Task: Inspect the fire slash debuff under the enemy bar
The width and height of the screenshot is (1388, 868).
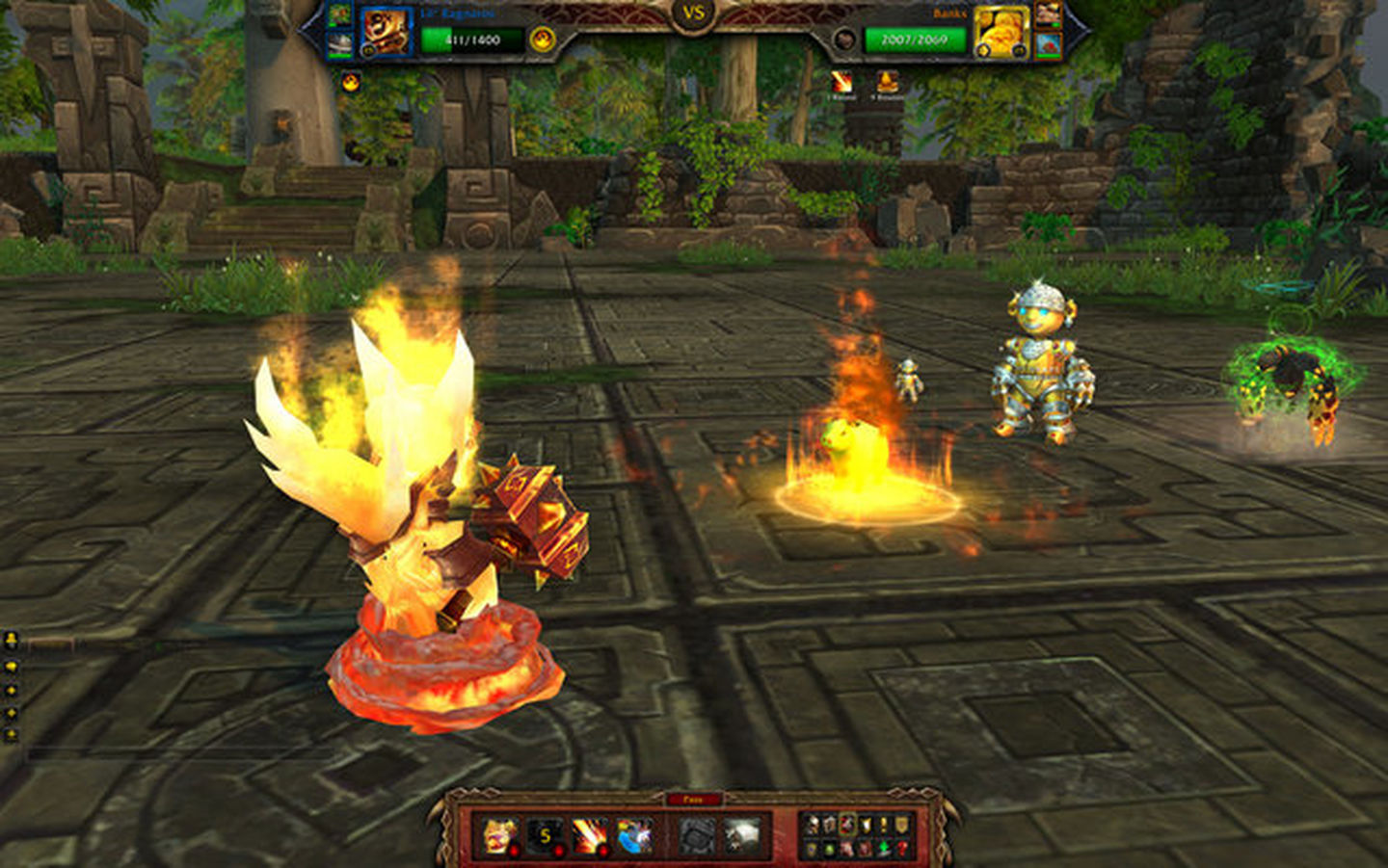Action: click(x=841, y=83)
